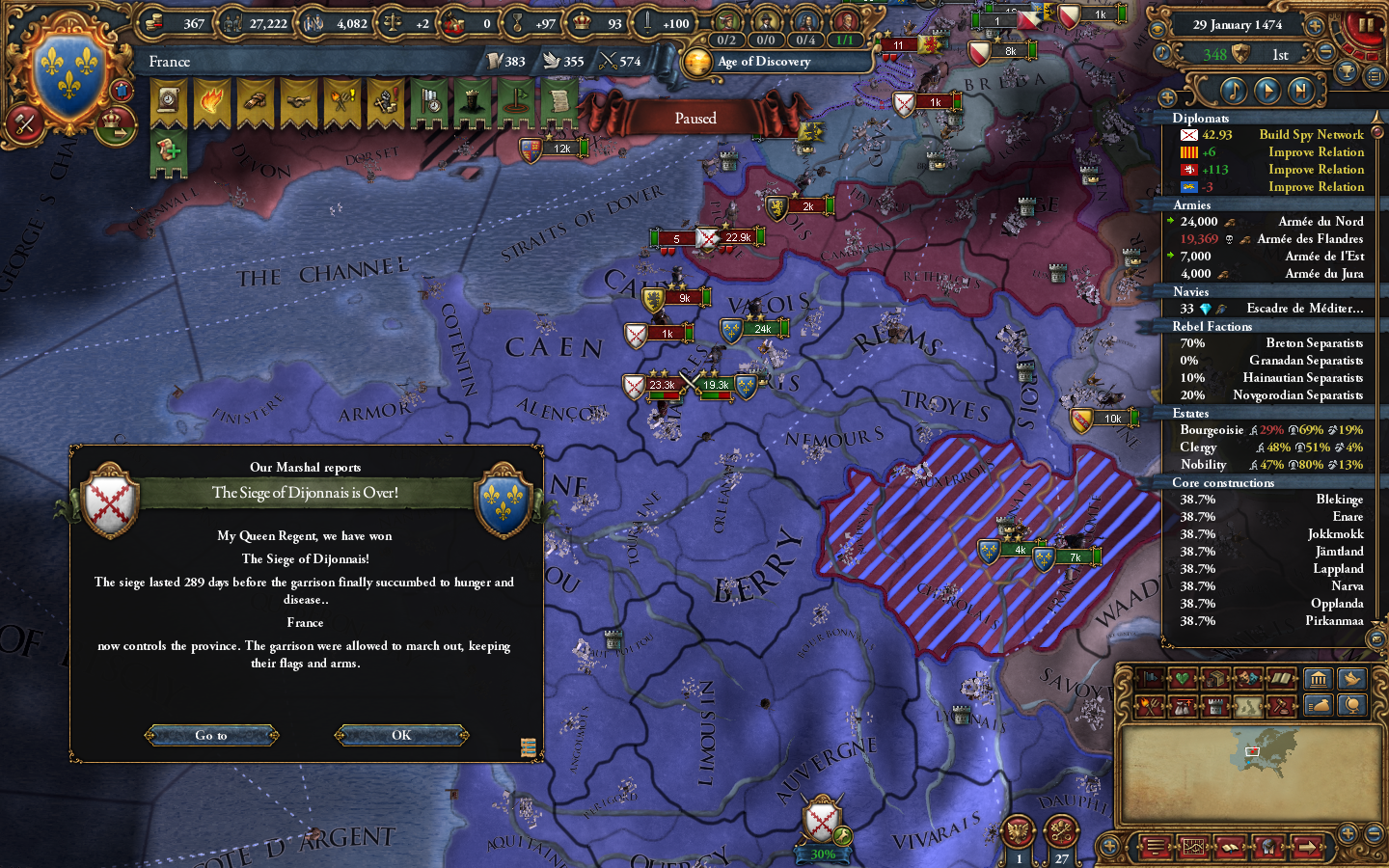Click the 30% siege progress bar at bottom
The width and height of the screenshot is (1389, 868).
click(x=822, y=854)
